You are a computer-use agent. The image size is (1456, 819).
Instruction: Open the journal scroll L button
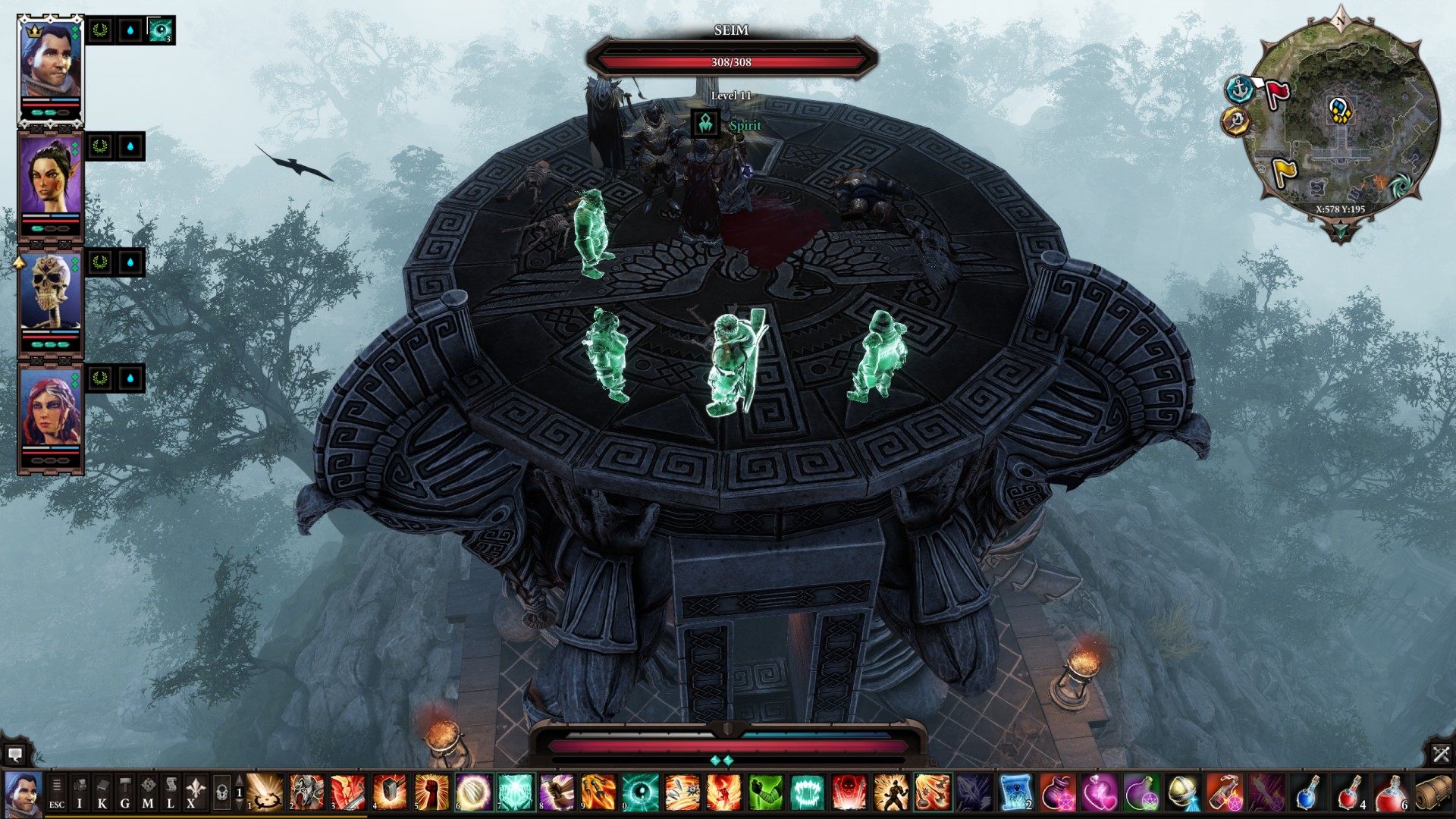pos(171,792)
